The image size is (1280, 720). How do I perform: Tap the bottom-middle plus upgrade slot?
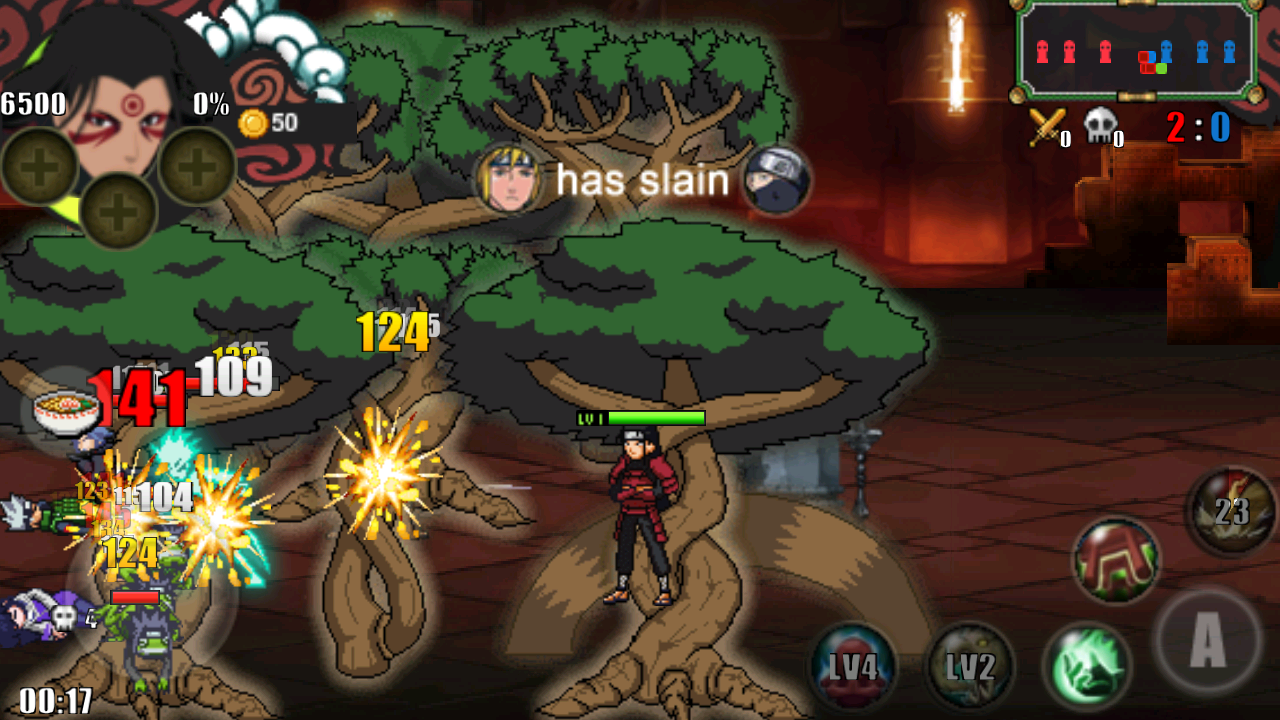118,211
